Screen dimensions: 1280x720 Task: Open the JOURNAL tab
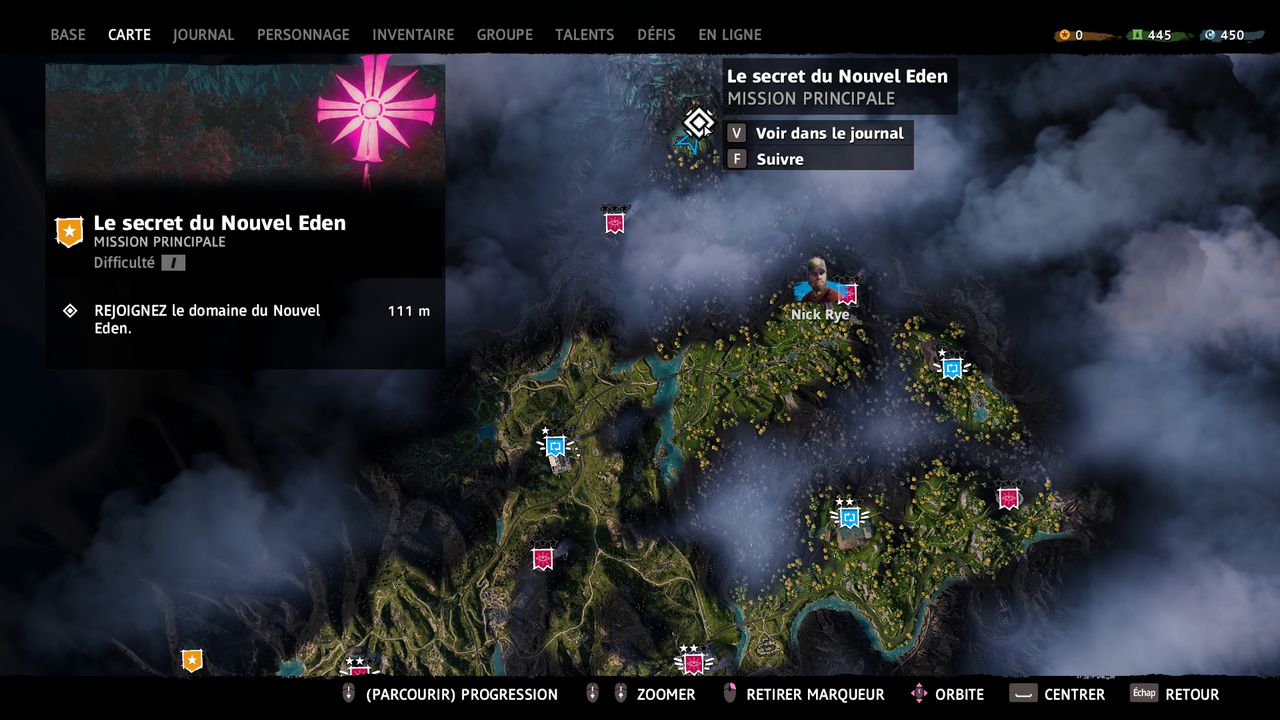[203, 34]
